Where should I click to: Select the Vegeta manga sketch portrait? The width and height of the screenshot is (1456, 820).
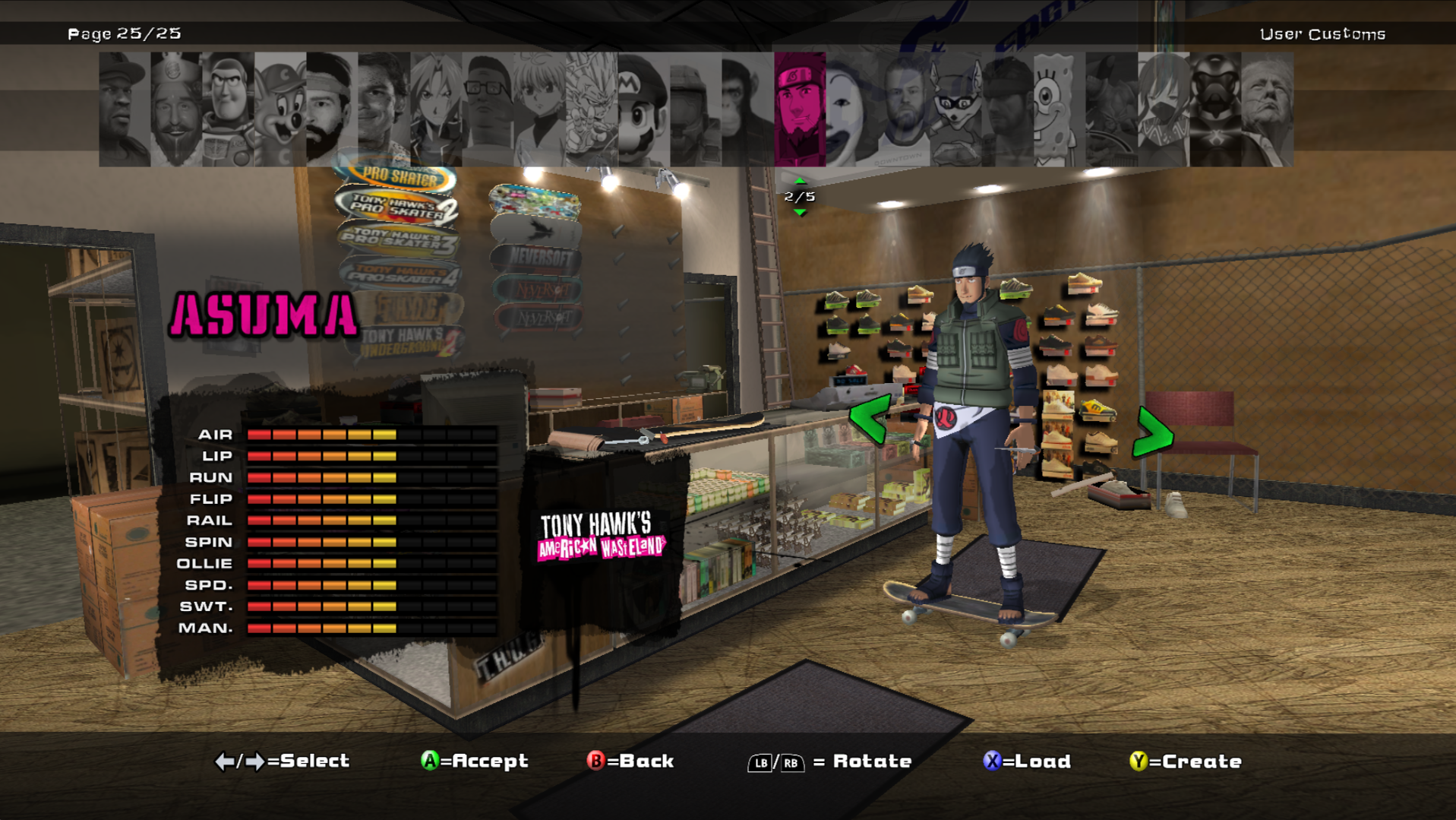(x=592, y=109)
